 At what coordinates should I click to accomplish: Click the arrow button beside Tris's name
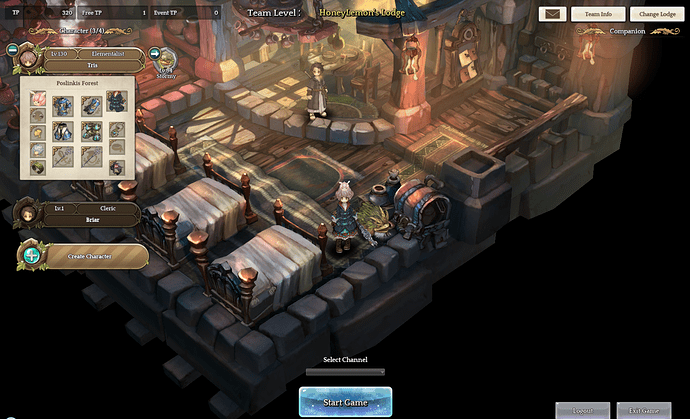pyautogui.click(x=155, y=54)
